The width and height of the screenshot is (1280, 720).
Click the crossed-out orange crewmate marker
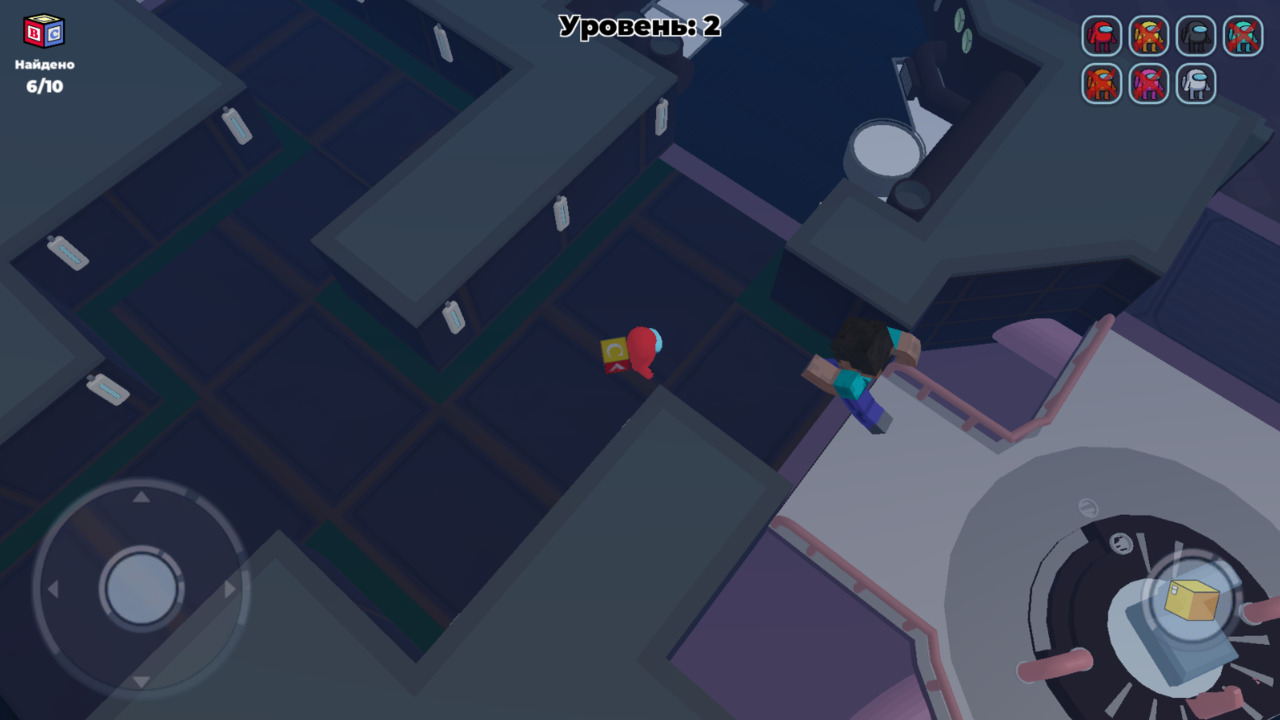(x=1102, y=85)
